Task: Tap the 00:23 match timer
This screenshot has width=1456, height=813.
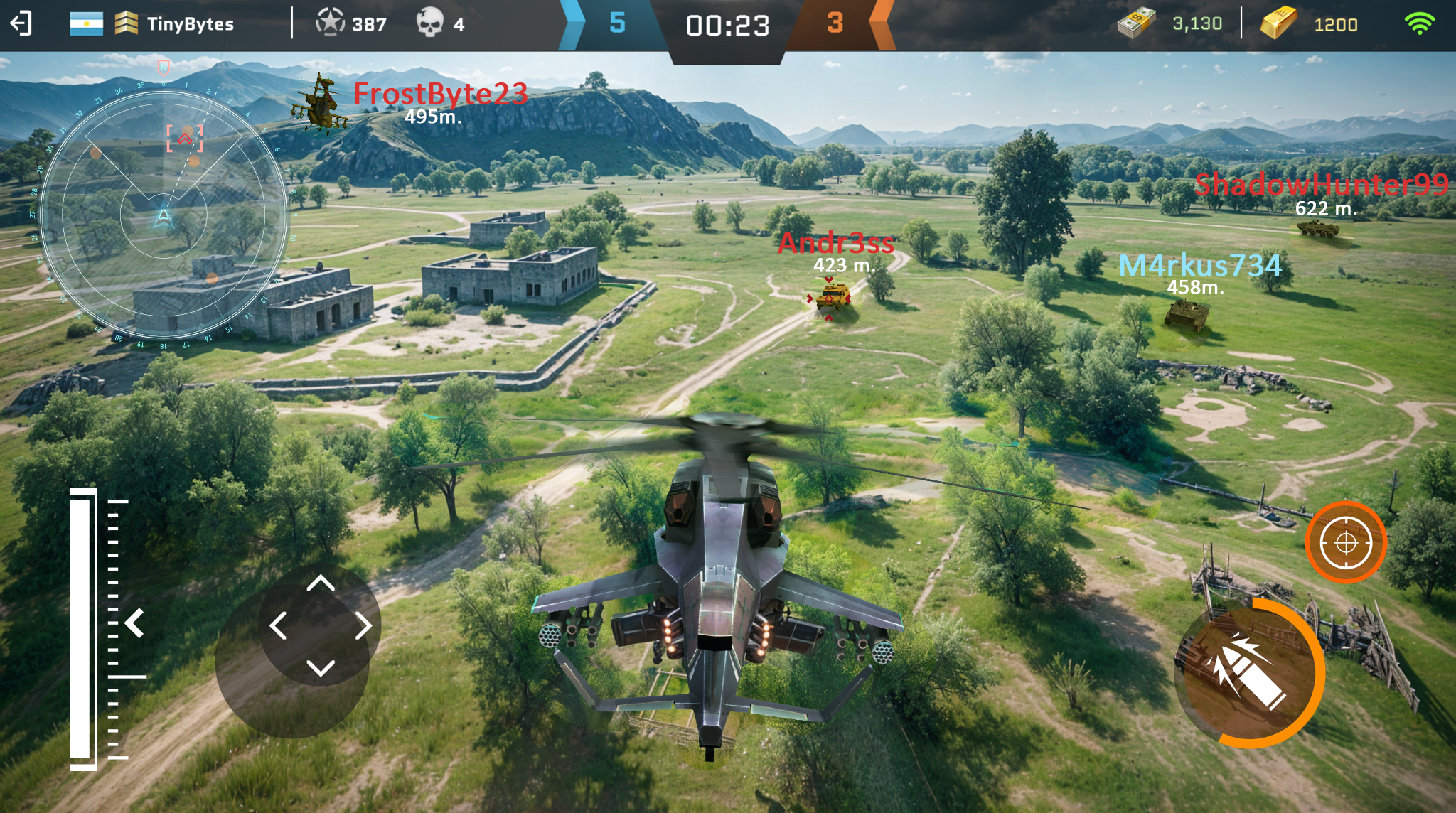Action: (727, 23)
